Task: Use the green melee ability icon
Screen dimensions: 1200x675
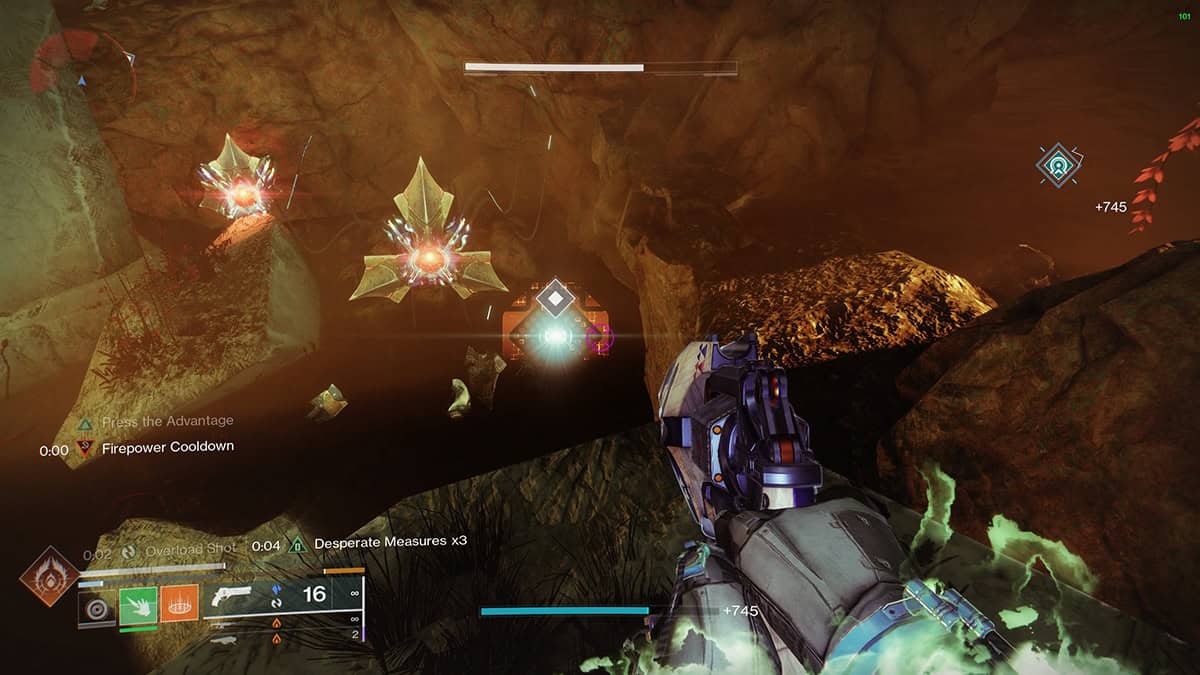Action: (x=138, y=606)
